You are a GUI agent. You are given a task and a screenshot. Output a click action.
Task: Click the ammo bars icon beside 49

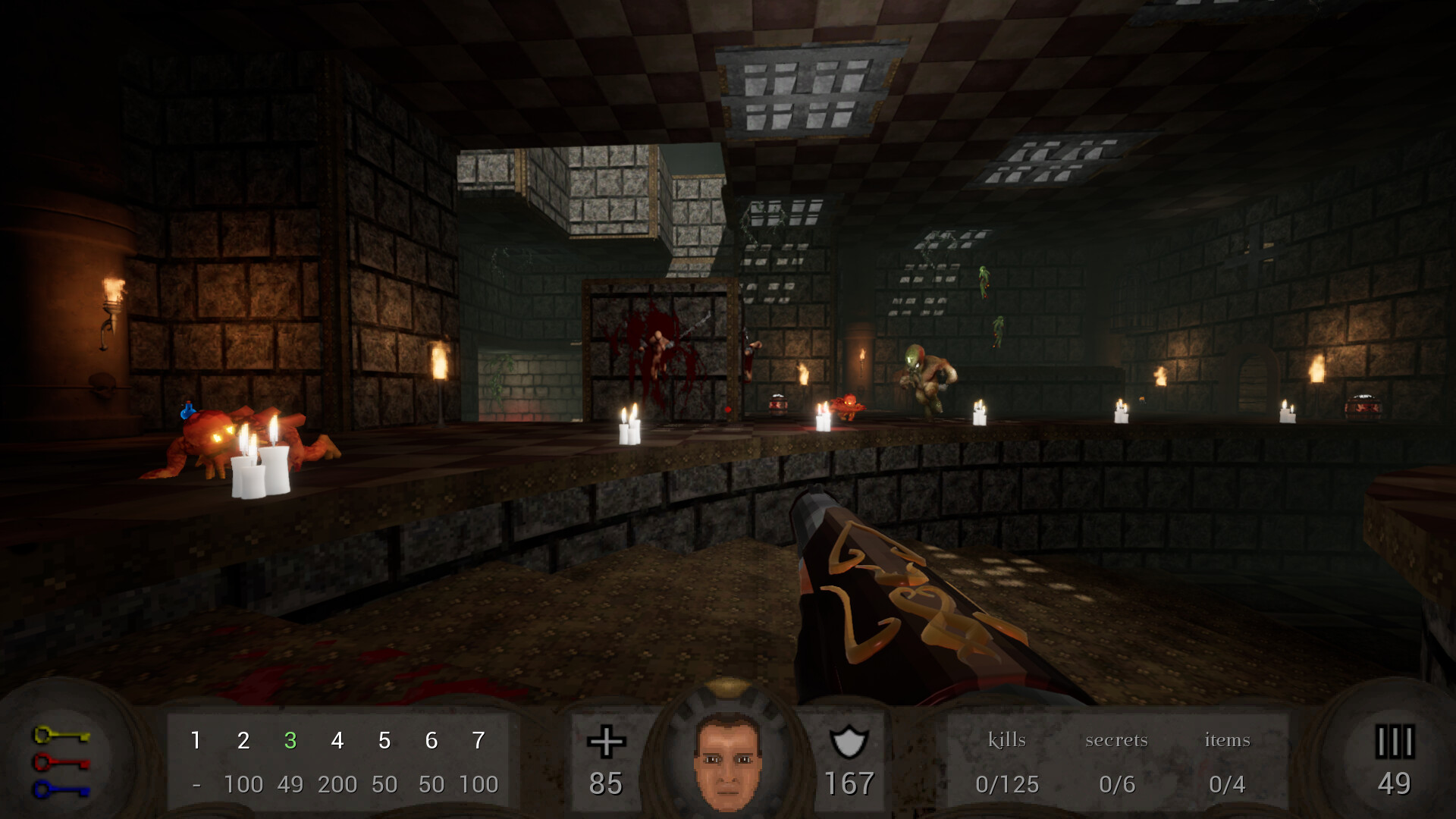[x=1395, y=741]
